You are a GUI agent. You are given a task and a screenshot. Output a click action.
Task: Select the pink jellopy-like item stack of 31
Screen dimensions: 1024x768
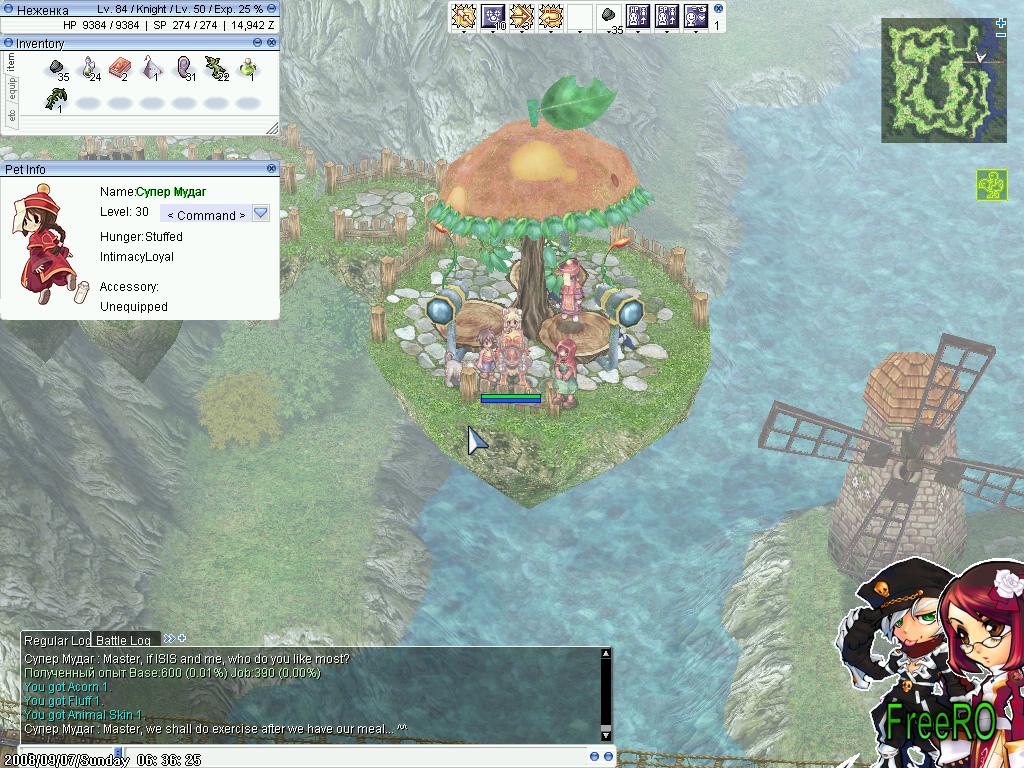click(184, 68)
